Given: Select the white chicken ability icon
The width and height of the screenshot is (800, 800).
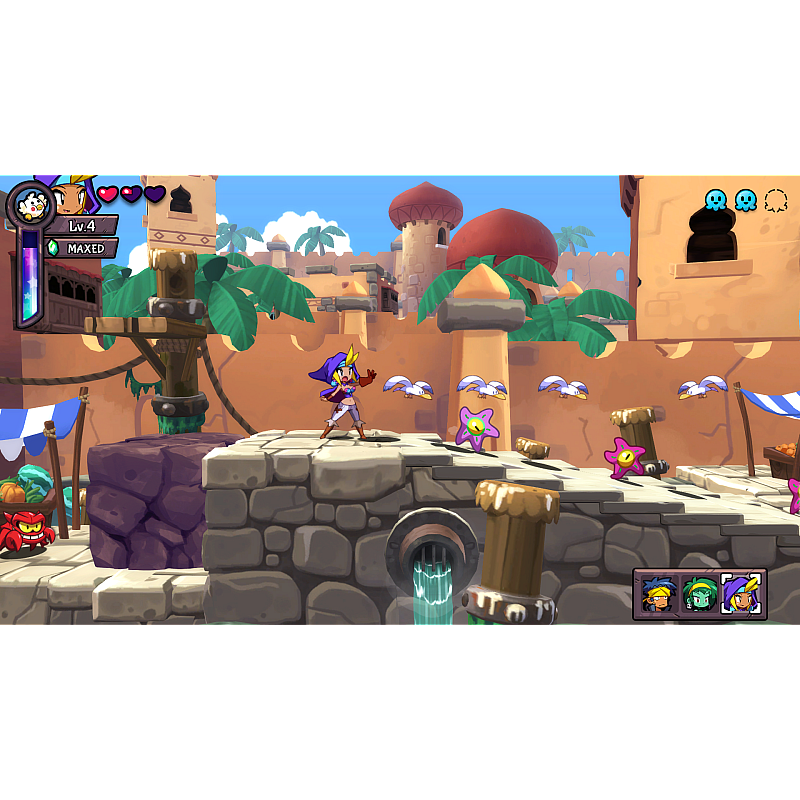Looking at the screenshot, I should tap(30, 205).
